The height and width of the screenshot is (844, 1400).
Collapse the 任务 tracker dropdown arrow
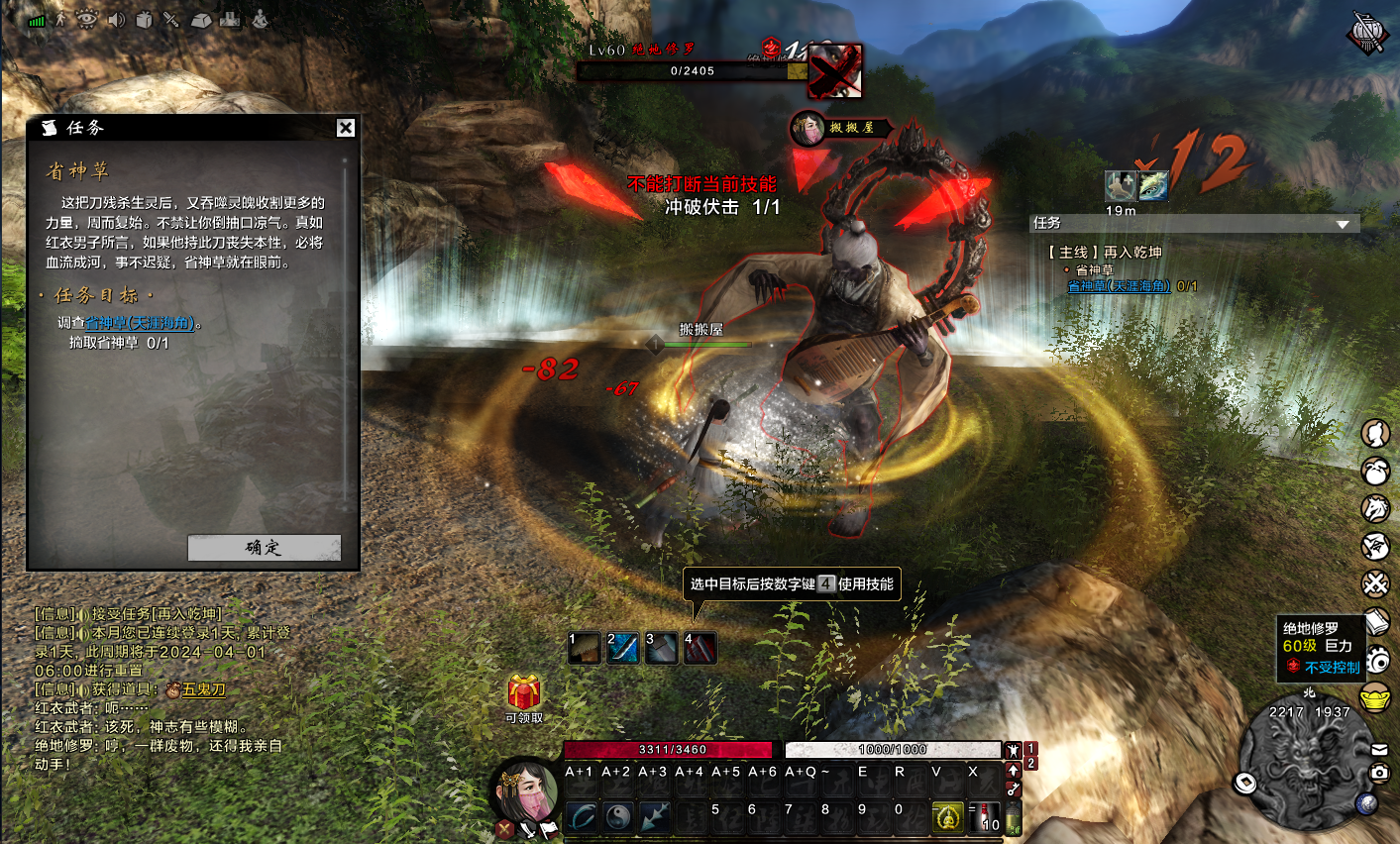coord(1343,224)
